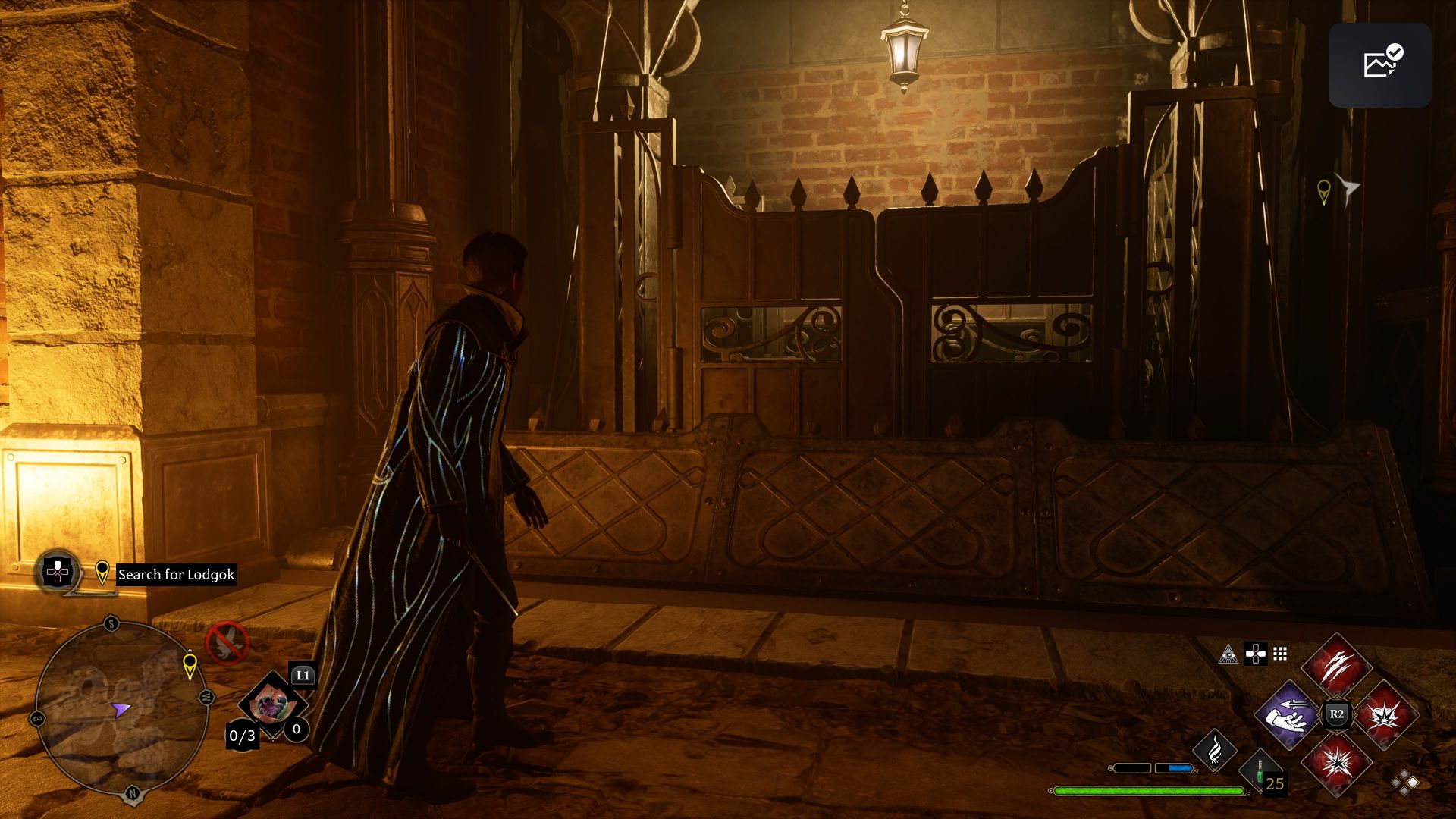Click the Ancient Magic eye-triangle indicator

pyautogui.click(x=1228, y=654)
